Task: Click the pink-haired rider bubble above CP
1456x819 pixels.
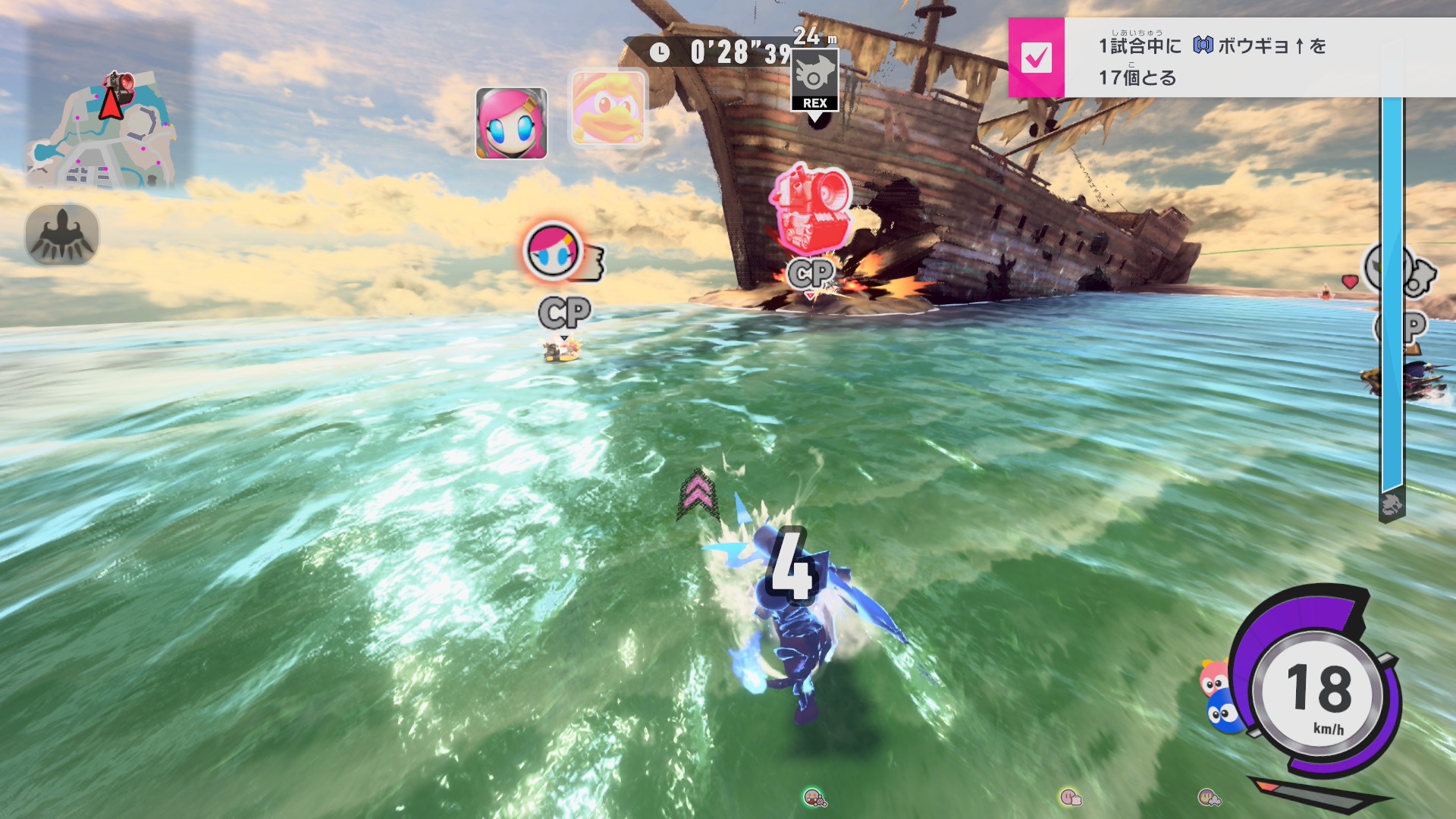Action: (553, 251)
